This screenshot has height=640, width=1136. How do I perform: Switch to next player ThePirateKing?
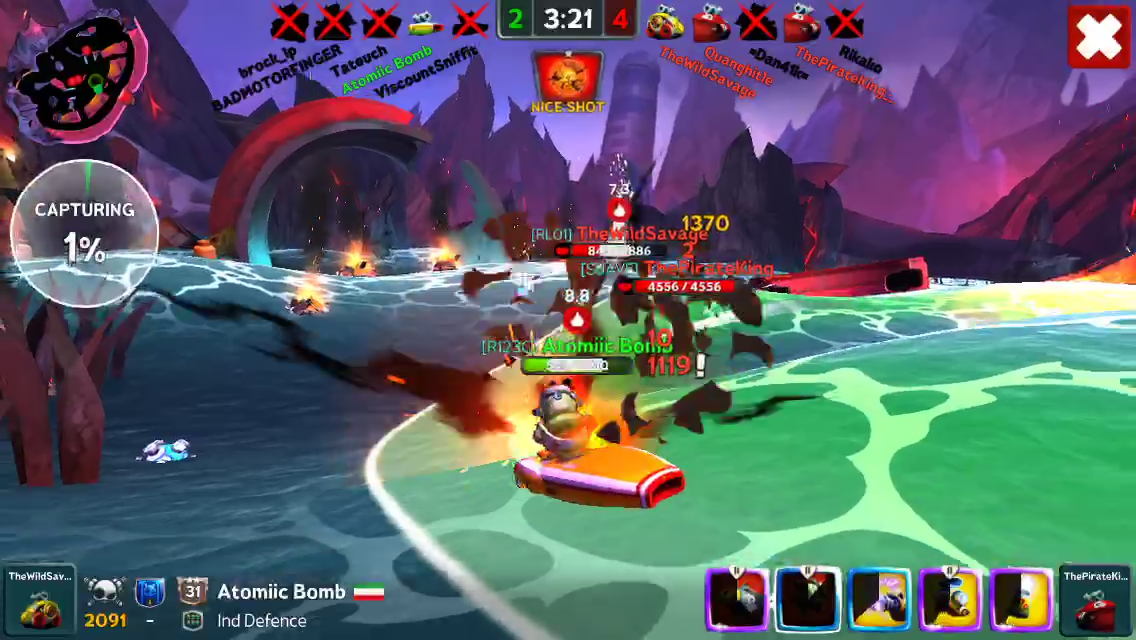click(1097, 600)
